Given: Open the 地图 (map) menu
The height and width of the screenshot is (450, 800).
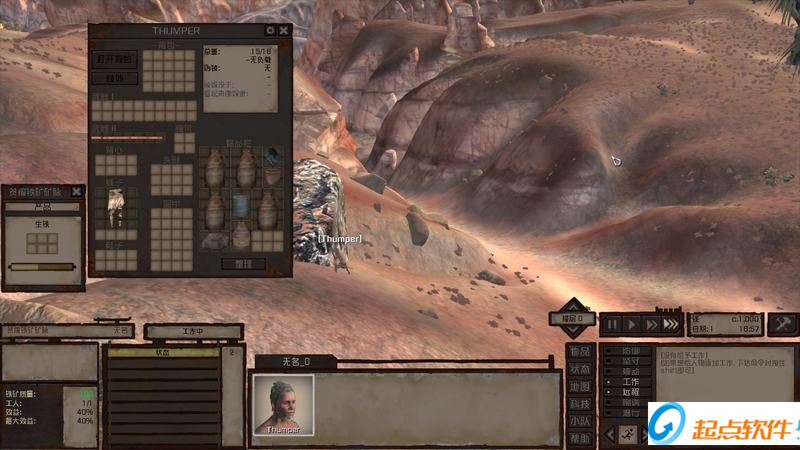Looking at the screenshot, I should [x=579, y=386].
